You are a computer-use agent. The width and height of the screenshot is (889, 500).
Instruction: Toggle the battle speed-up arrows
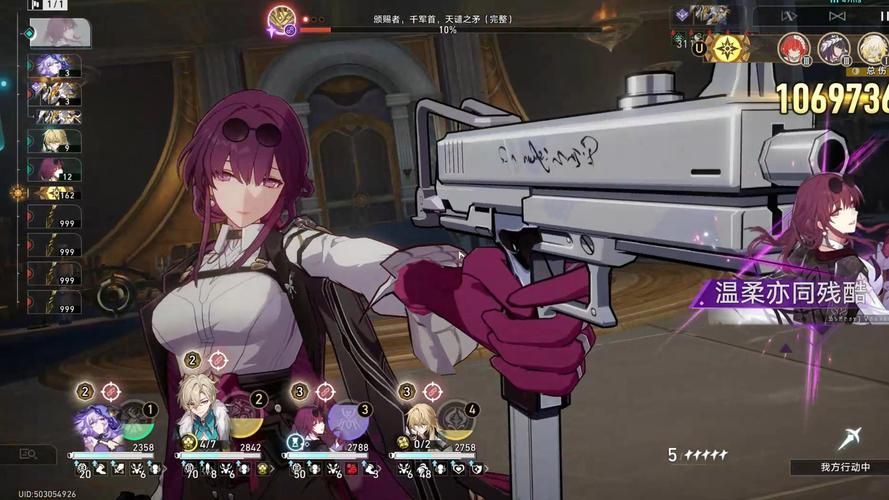787,16
